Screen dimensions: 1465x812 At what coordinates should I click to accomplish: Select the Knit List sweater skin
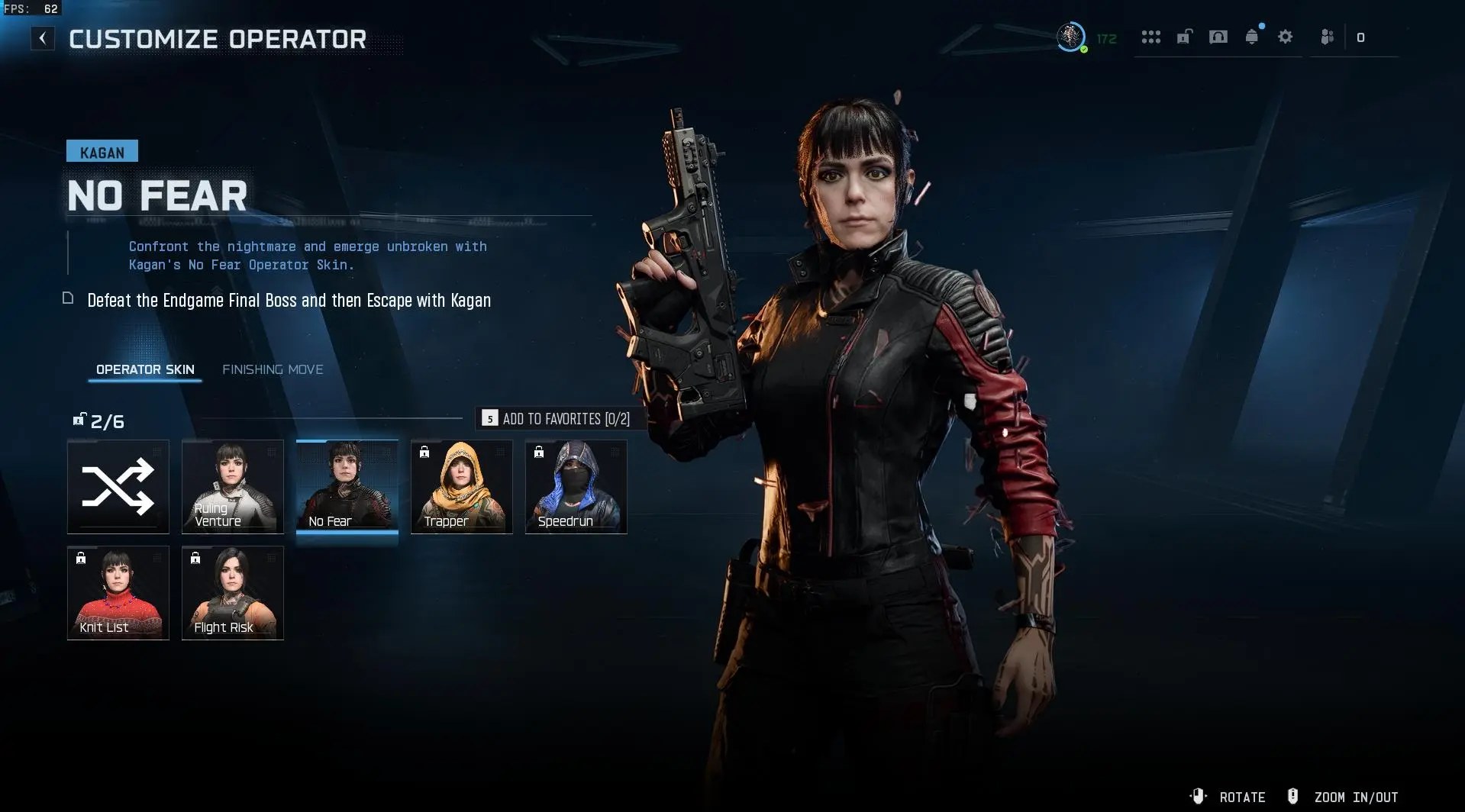point(118,593)
